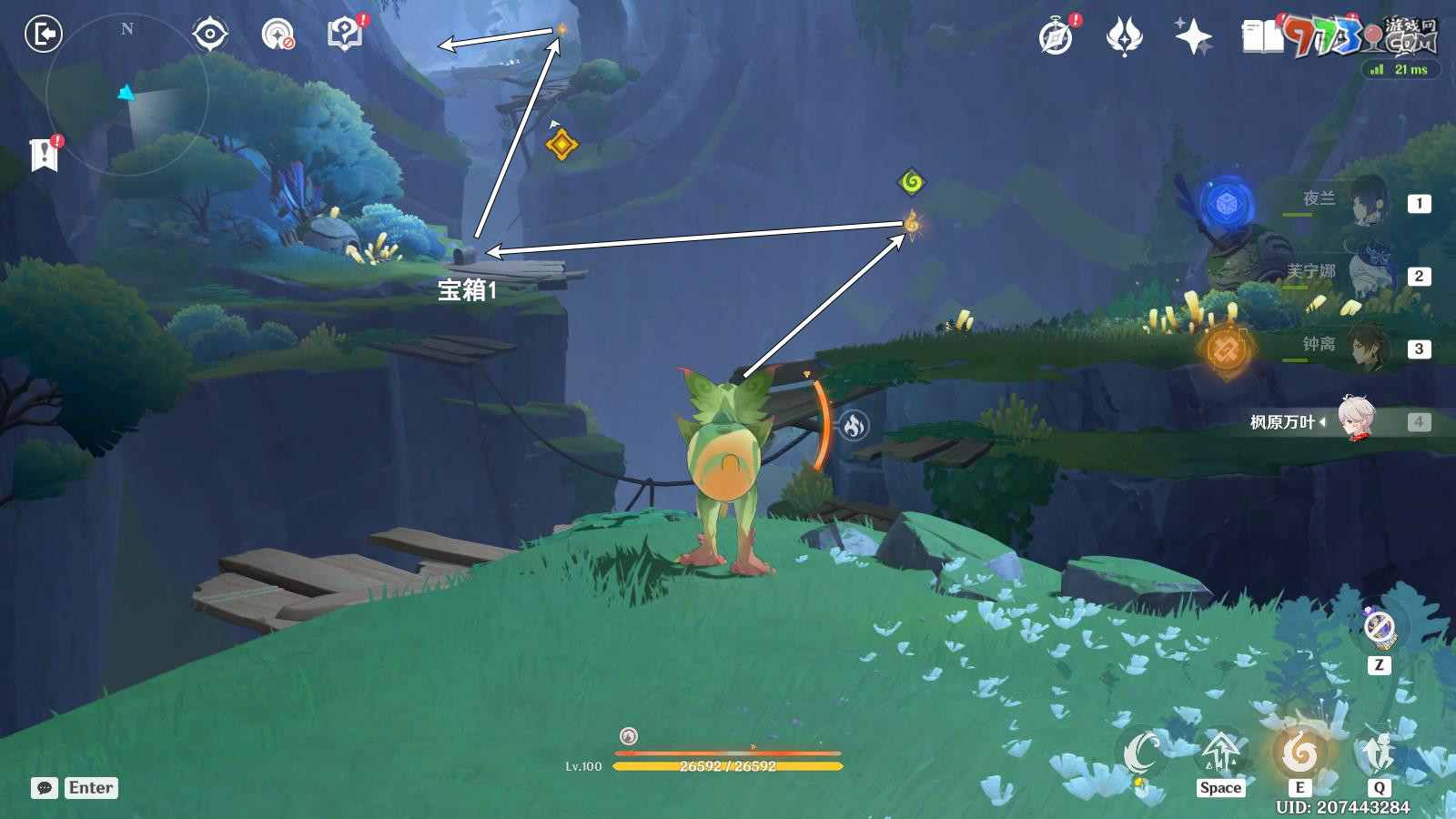Open the compass events icon
1456x819 pixels.
tap(1056, 37)
